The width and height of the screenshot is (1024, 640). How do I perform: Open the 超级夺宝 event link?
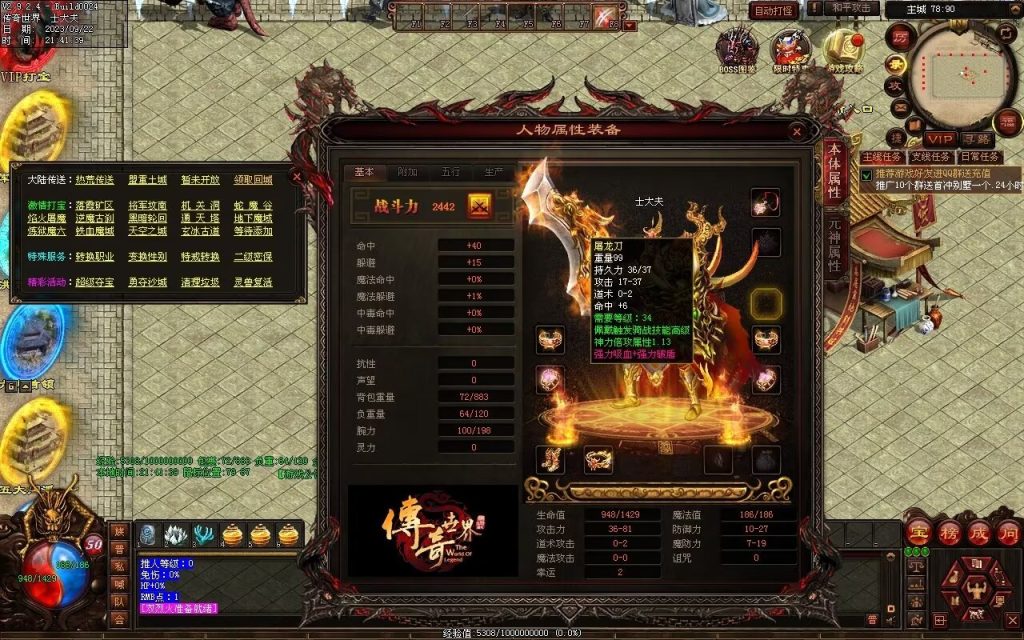click(93, 283)
